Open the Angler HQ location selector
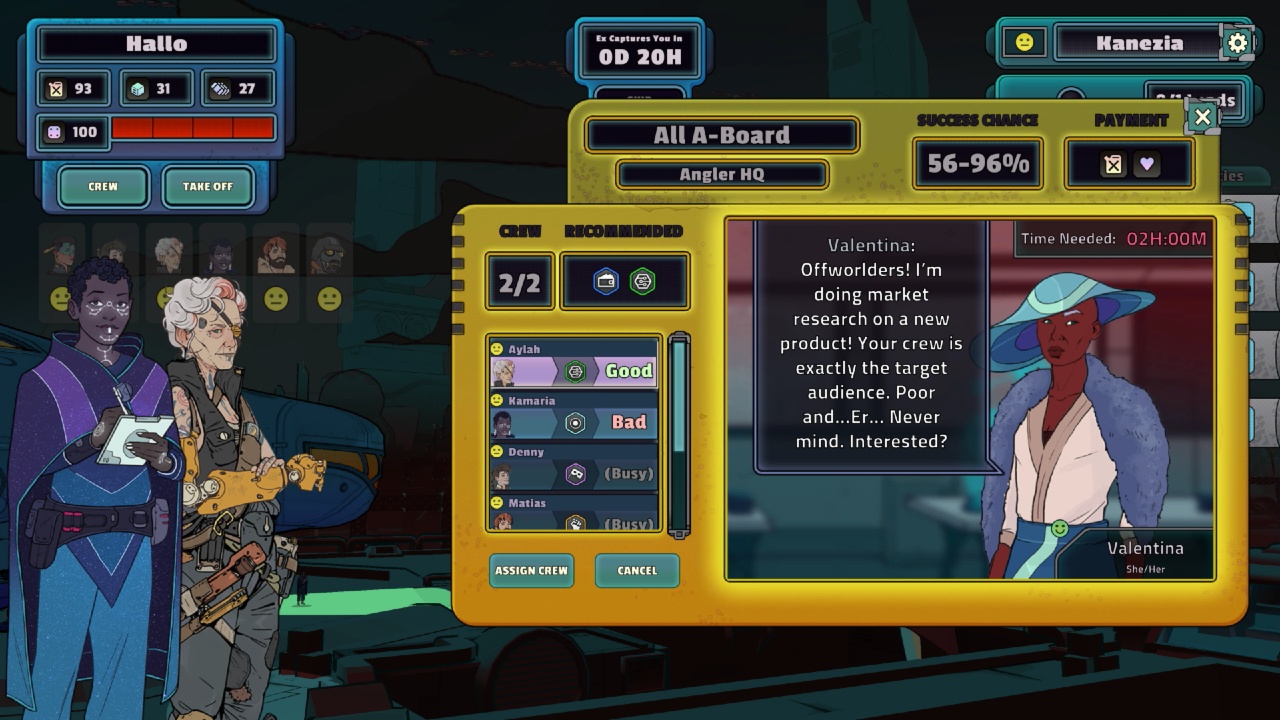The image size is (1280, 720). click(722, 174)
